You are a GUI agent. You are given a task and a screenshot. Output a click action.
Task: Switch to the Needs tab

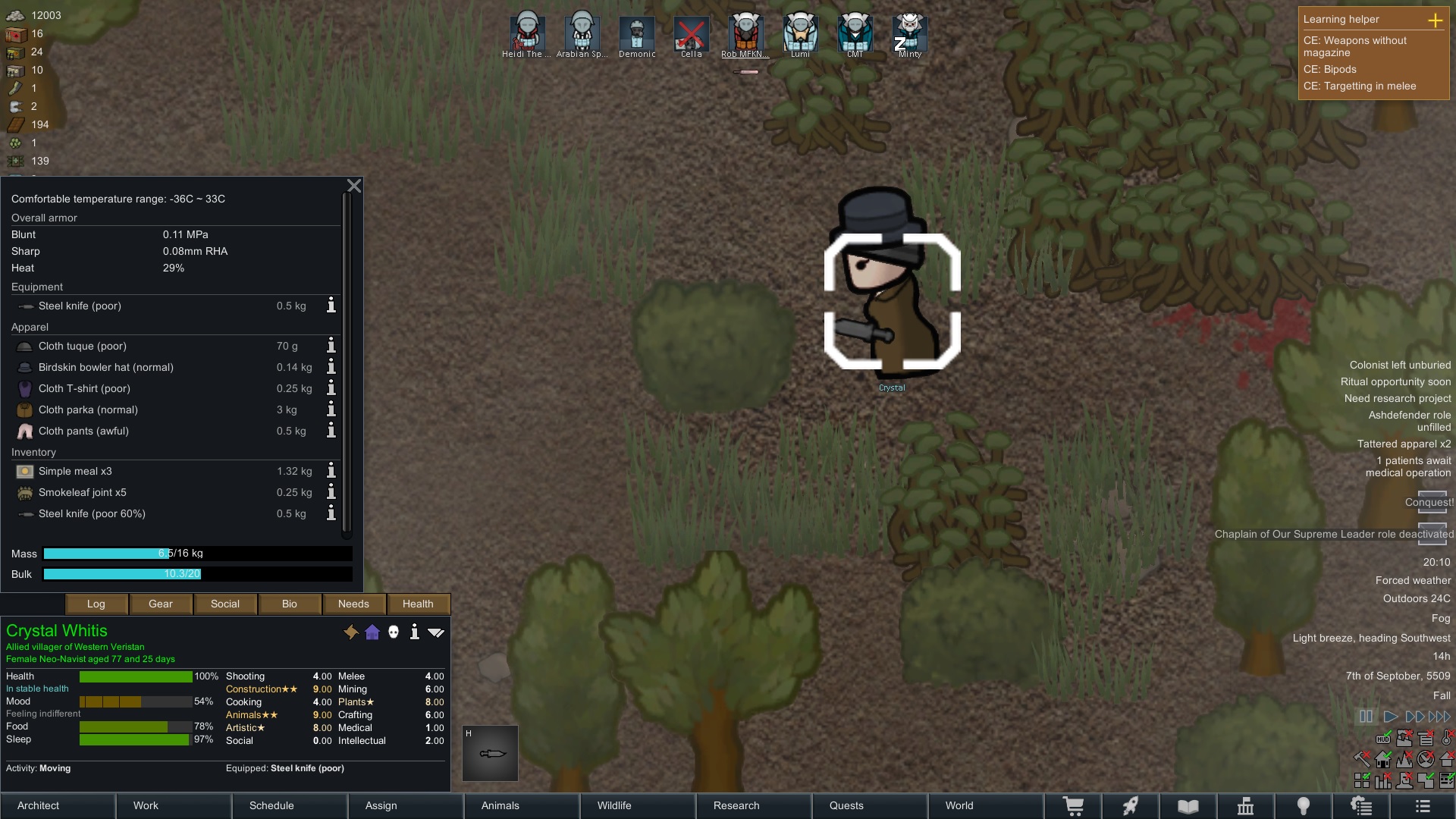click(x=353, y=604)
